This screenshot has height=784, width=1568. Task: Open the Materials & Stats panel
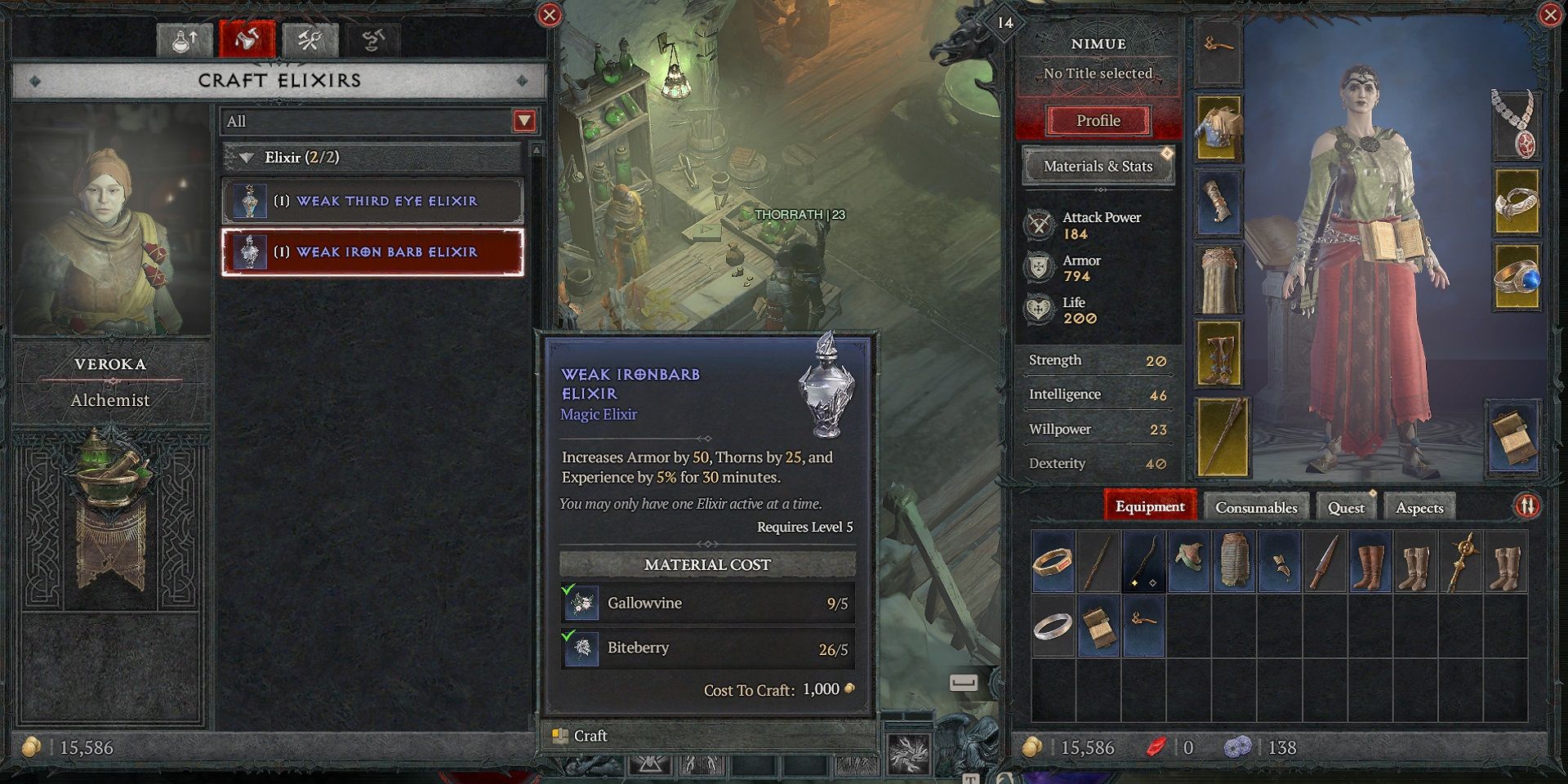click(1097, 165)
